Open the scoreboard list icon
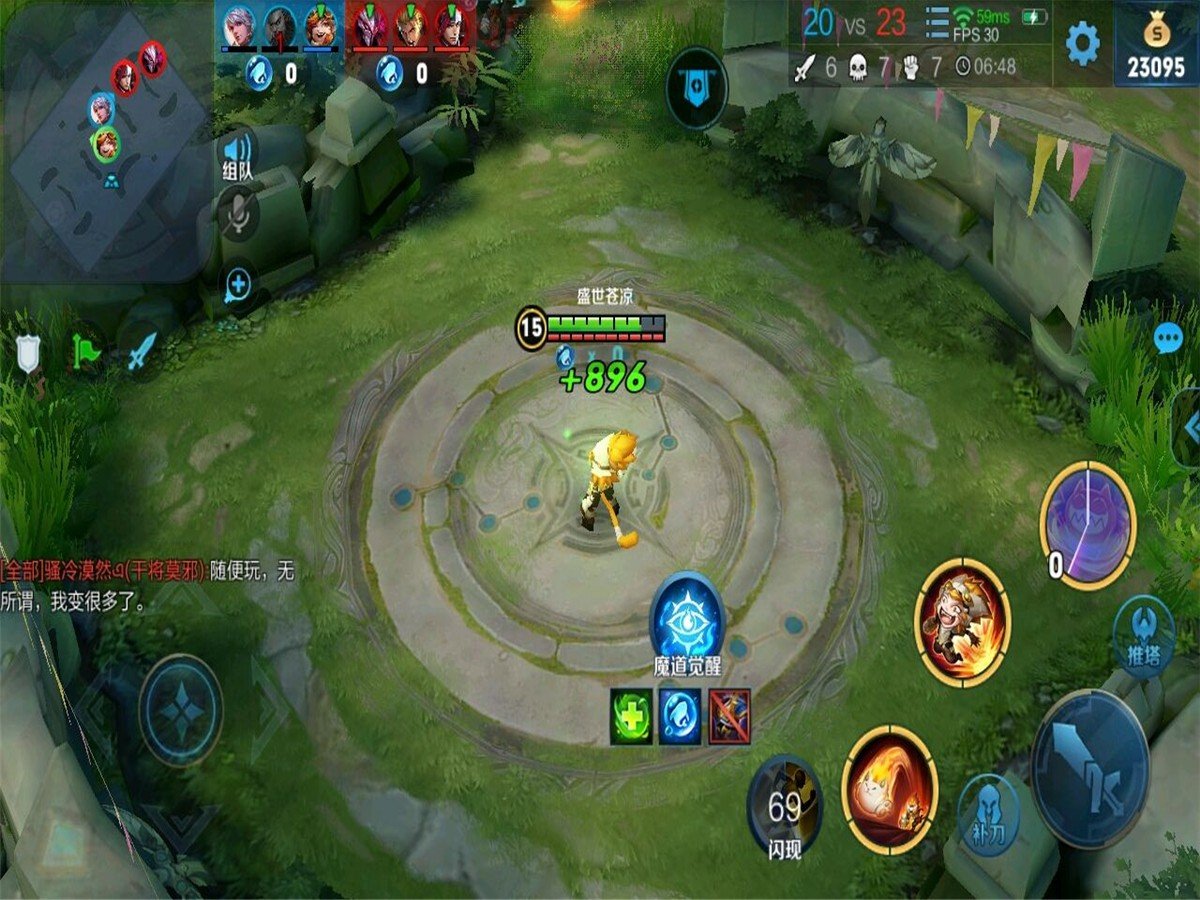Viewport: 1200px width, 900px height. [938, 20]
